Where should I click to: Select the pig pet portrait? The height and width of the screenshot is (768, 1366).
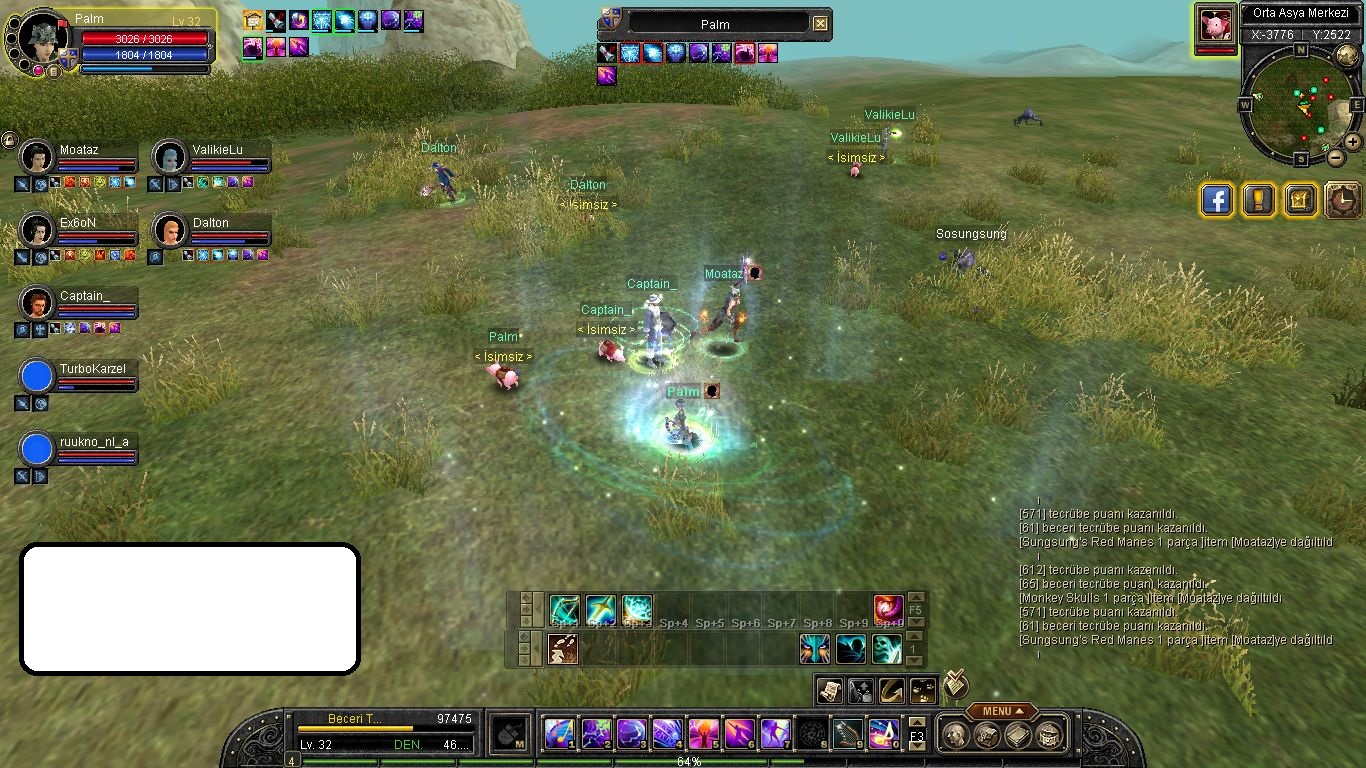tap(1215, 25)
